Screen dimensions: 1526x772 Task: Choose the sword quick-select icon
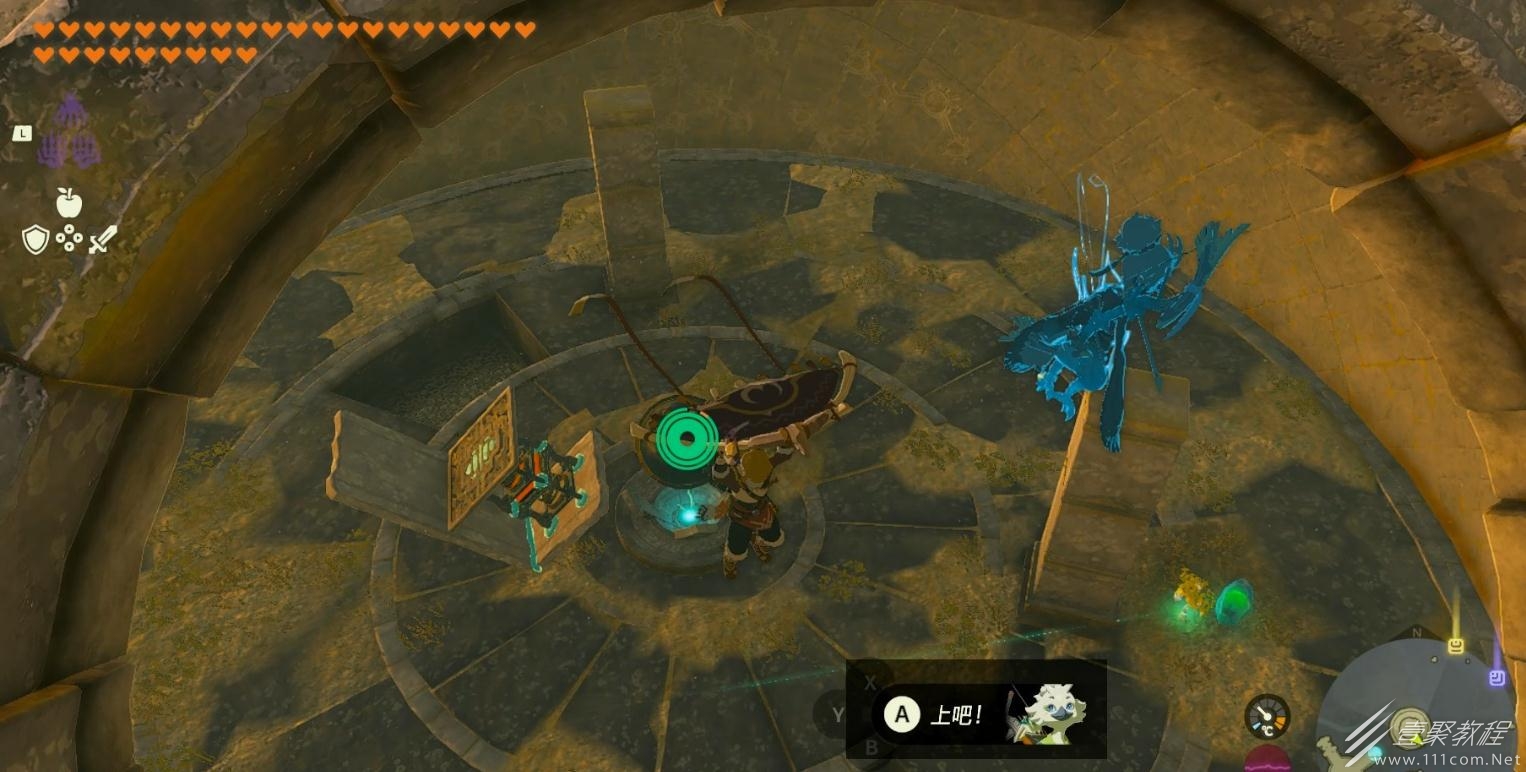coord(102,239)
